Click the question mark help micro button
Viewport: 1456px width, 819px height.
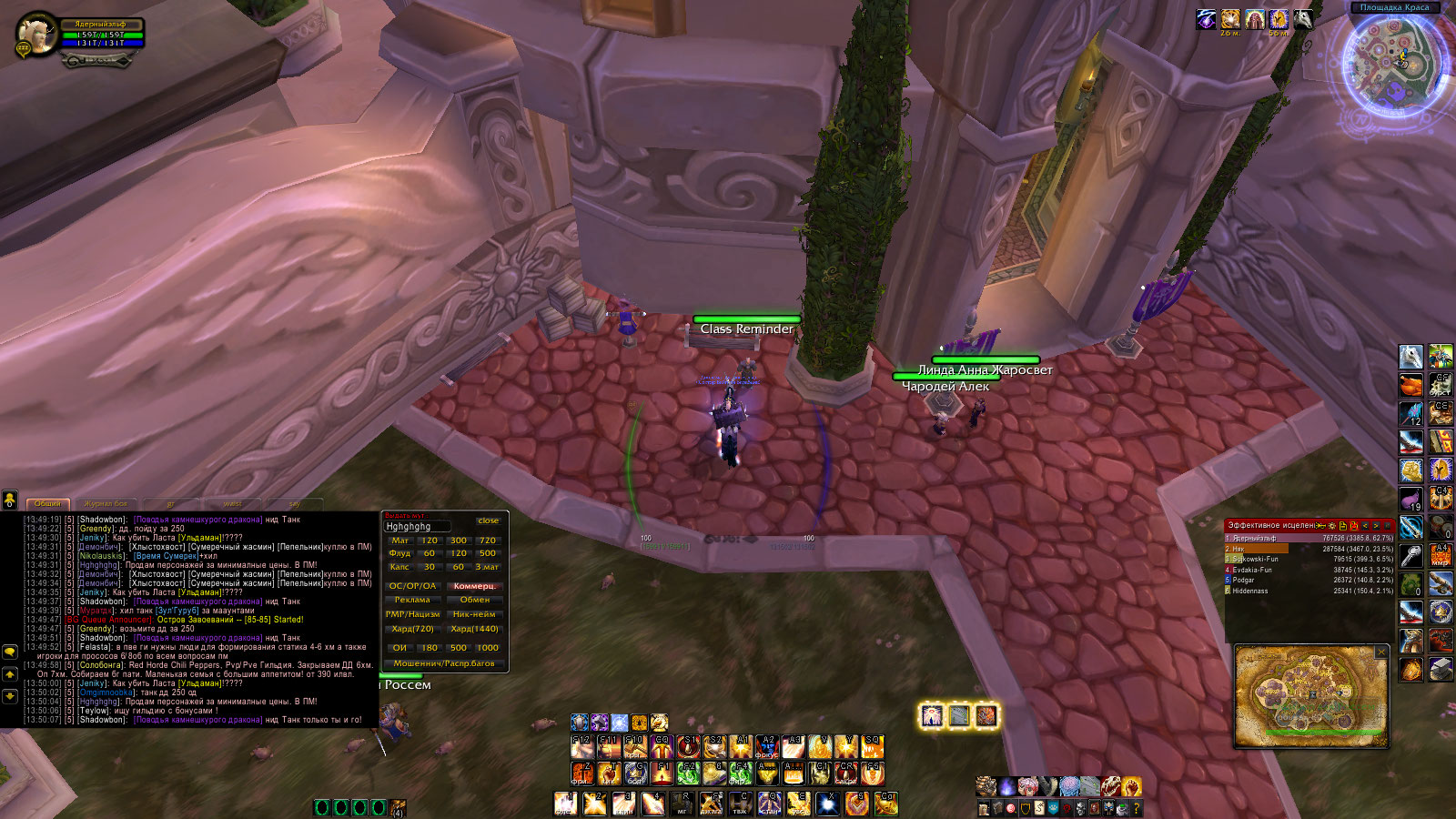[x=1136, y=807]
